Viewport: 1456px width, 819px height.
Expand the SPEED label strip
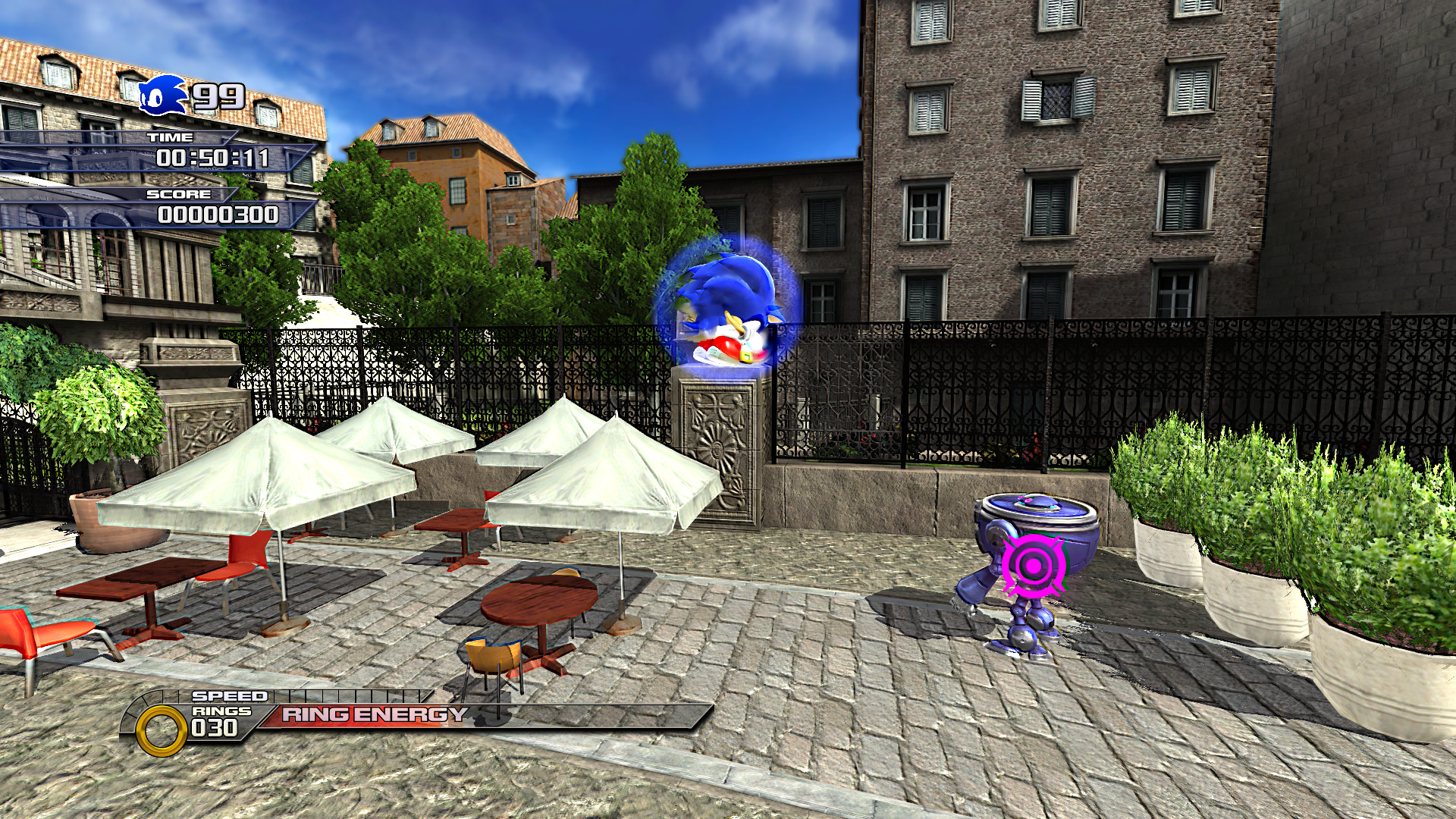229,696
